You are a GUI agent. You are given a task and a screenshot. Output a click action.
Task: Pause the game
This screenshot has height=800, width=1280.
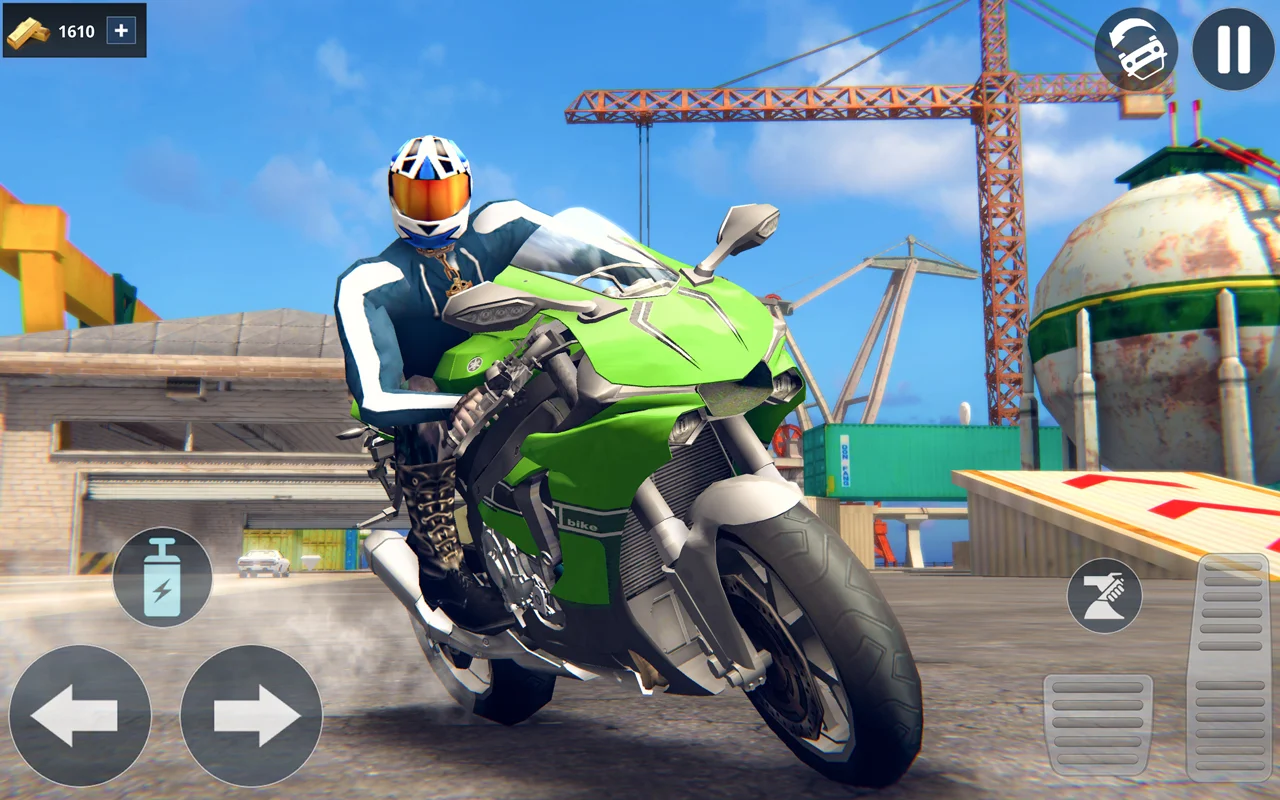pos(1233,50)
